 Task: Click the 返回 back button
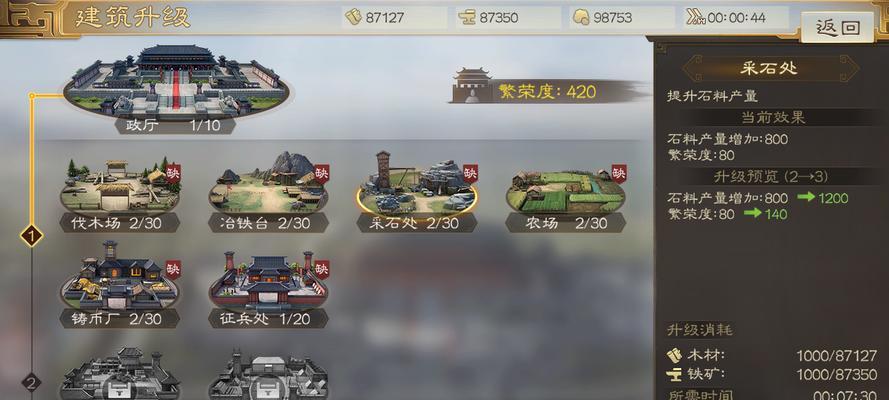(x=838, y=28)
